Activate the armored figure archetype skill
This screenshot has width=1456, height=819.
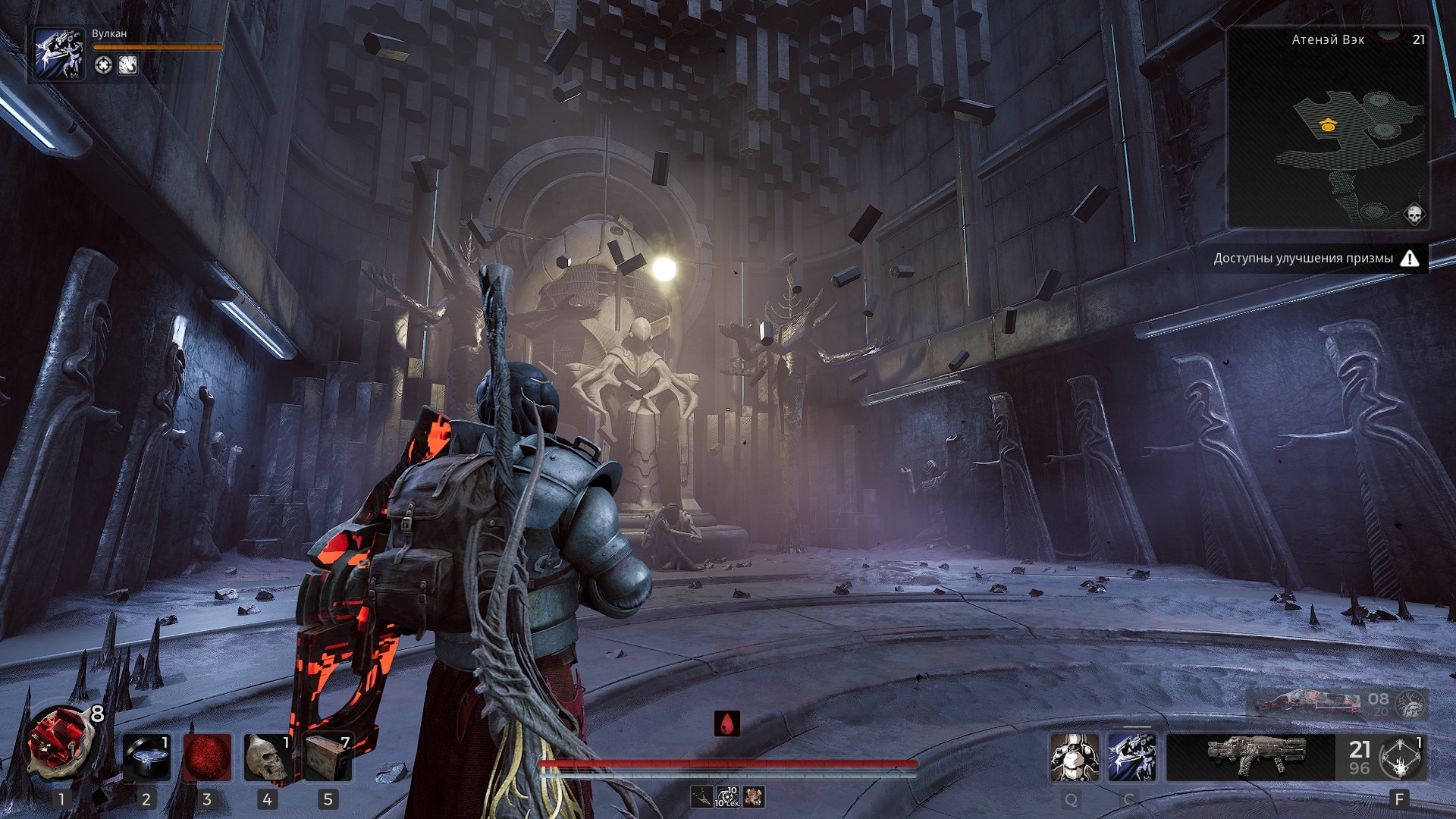[1074, 758]
